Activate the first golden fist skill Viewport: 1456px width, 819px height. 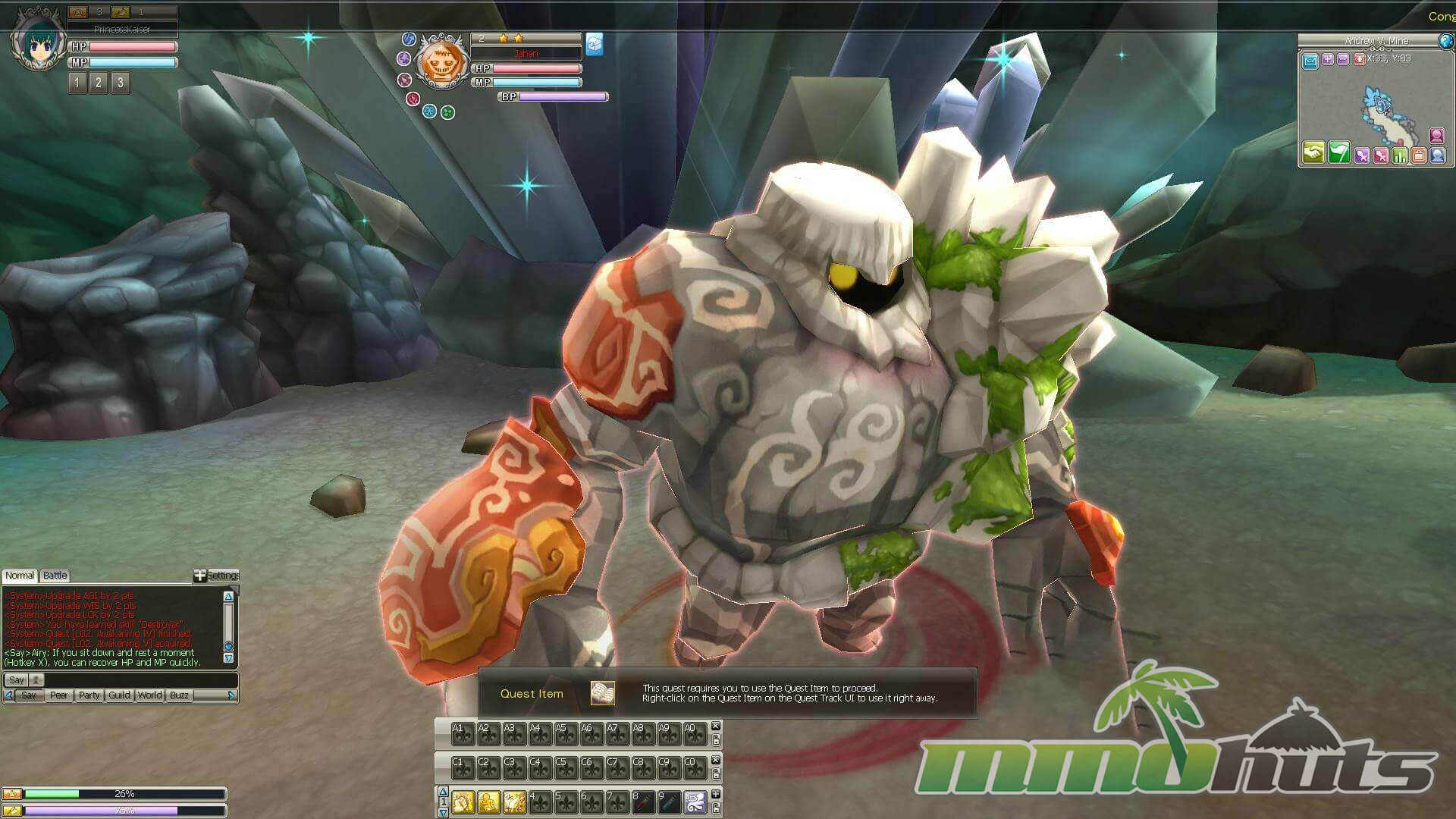tap(463, 802)
